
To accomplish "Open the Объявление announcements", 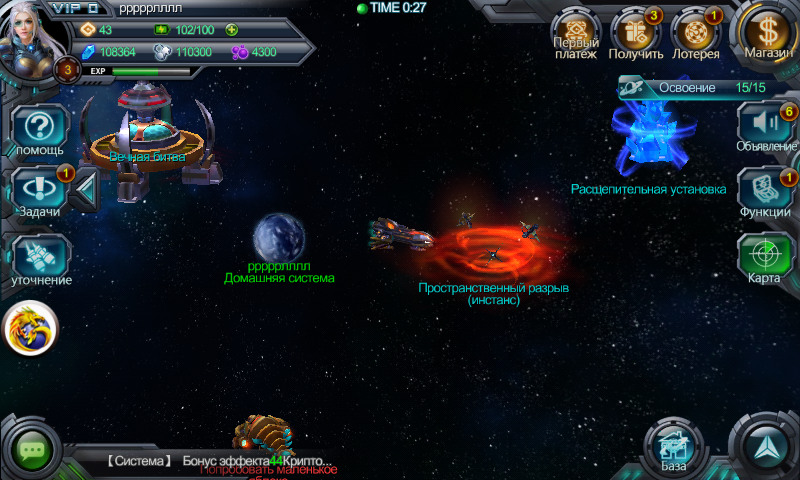I will pos(766,128).
